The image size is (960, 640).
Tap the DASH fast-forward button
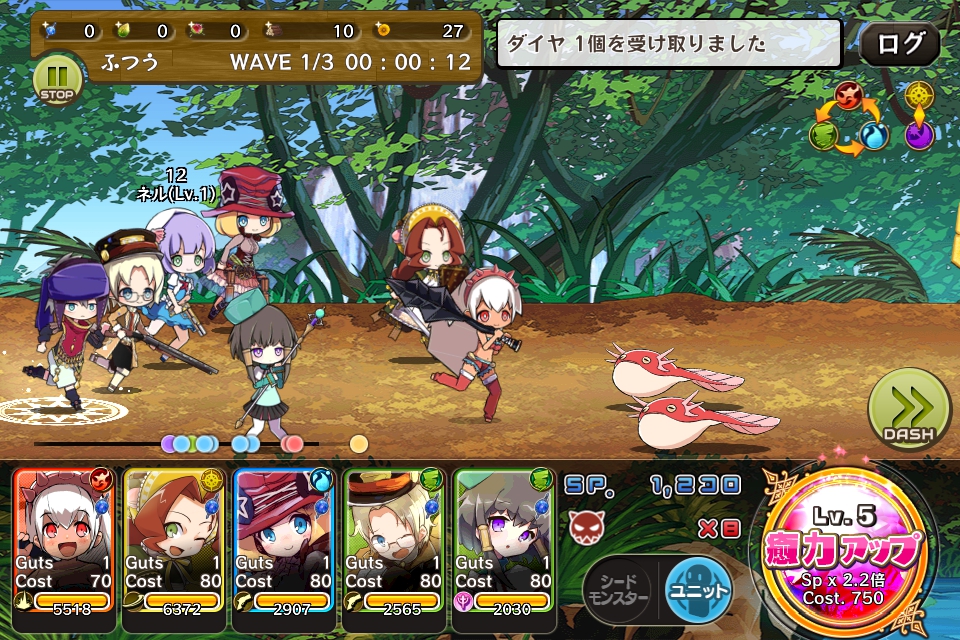tap(908, 410)
